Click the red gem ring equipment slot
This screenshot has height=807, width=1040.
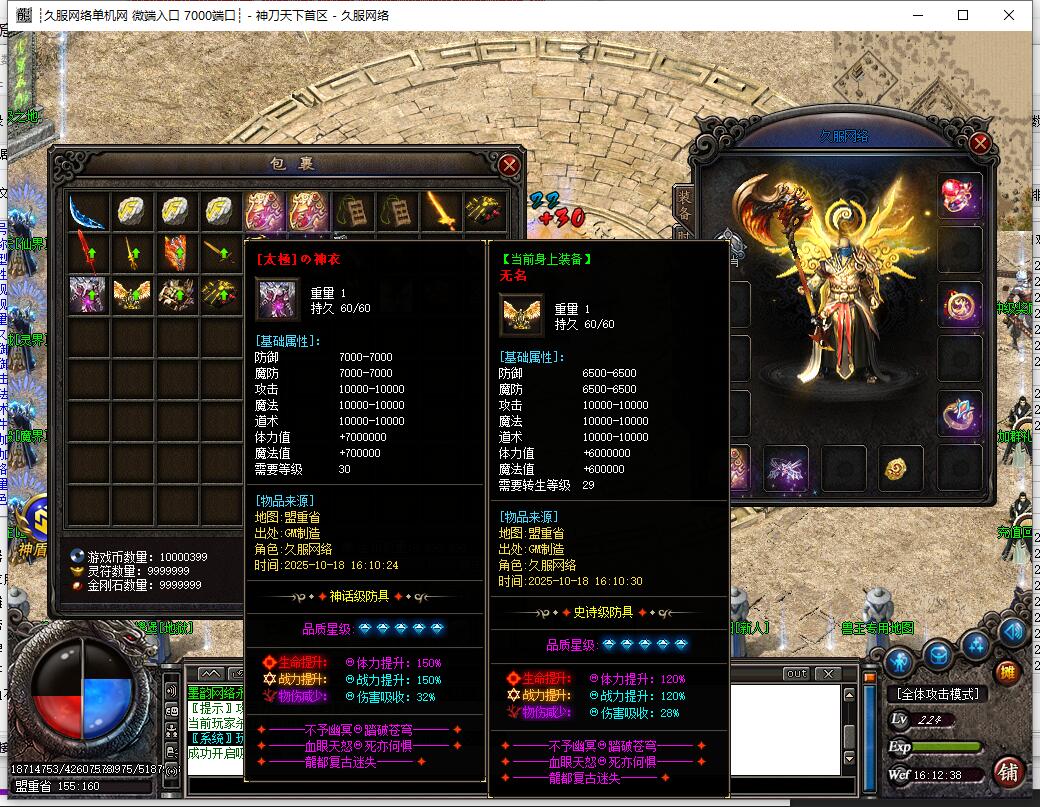click(x=959, y=195)
